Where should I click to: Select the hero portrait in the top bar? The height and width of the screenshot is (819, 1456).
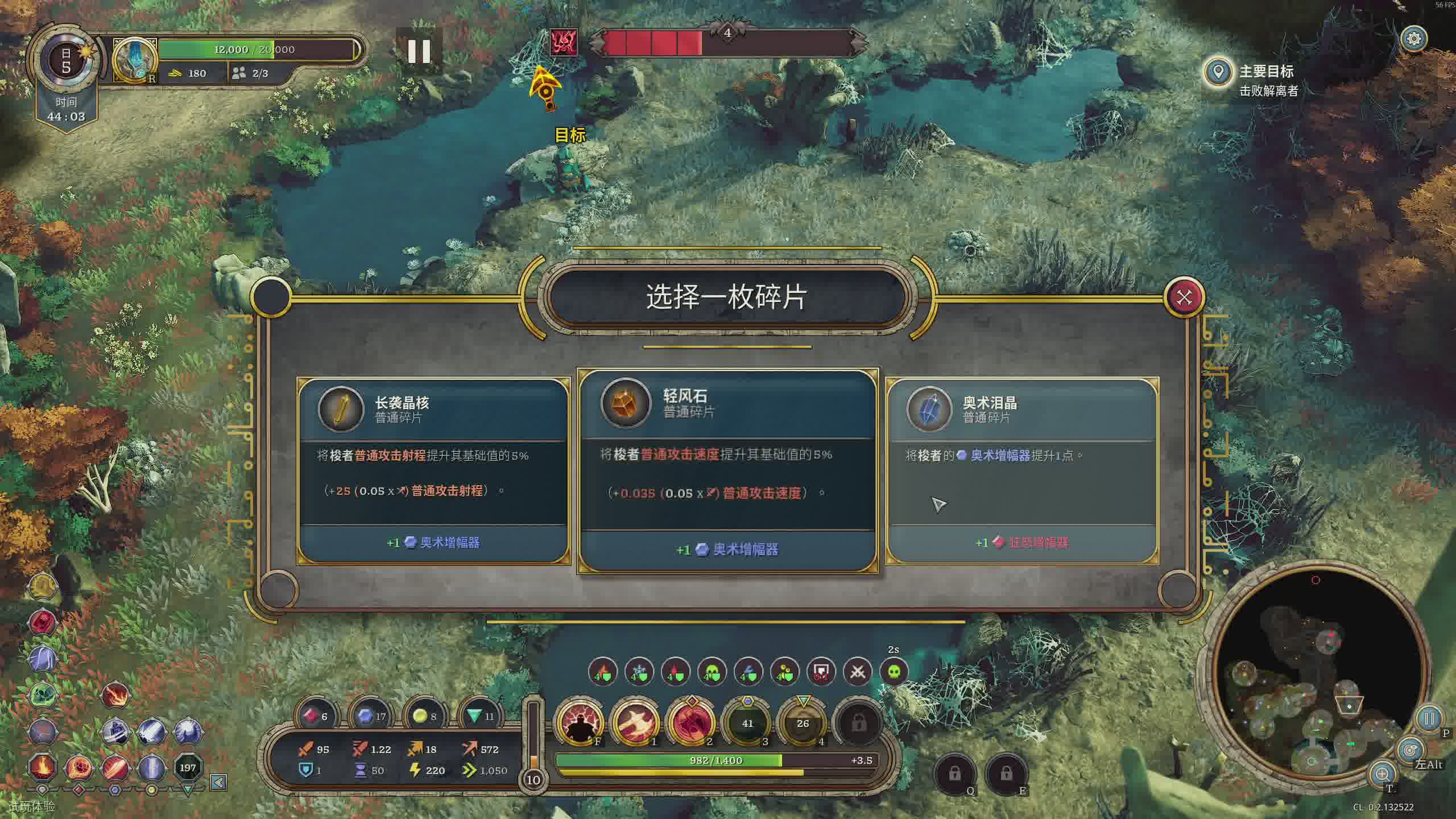[134, 60]
